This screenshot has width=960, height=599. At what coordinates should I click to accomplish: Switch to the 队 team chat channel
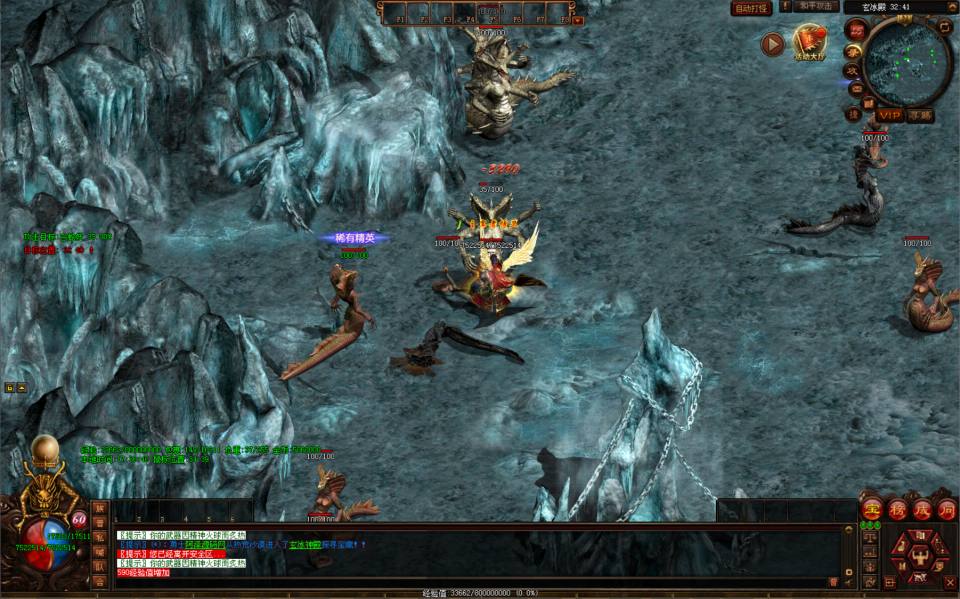pyautogui.click(x=99, y=566)
